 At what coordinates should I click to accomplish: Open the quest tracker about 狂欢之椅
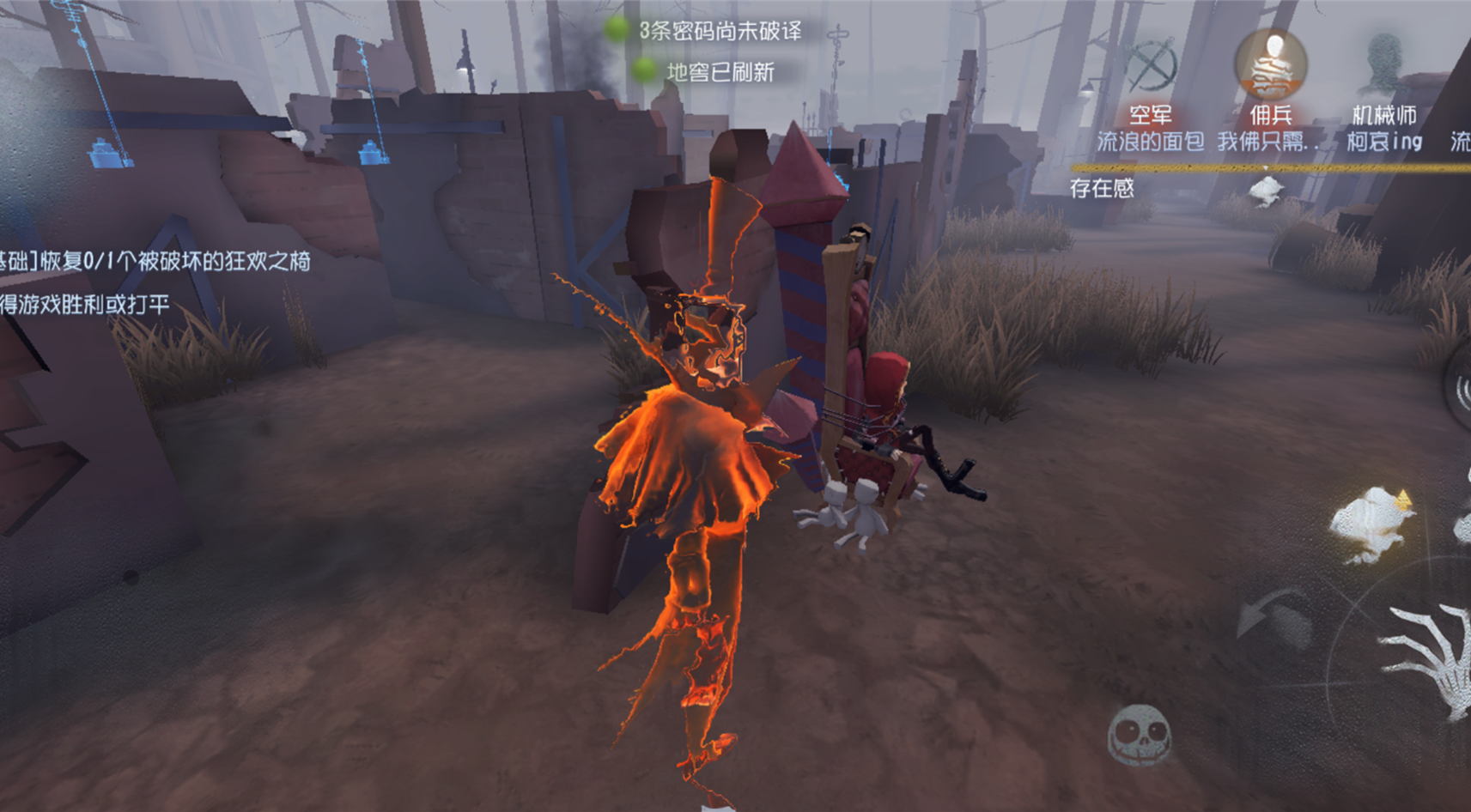[x=155, y=261]
